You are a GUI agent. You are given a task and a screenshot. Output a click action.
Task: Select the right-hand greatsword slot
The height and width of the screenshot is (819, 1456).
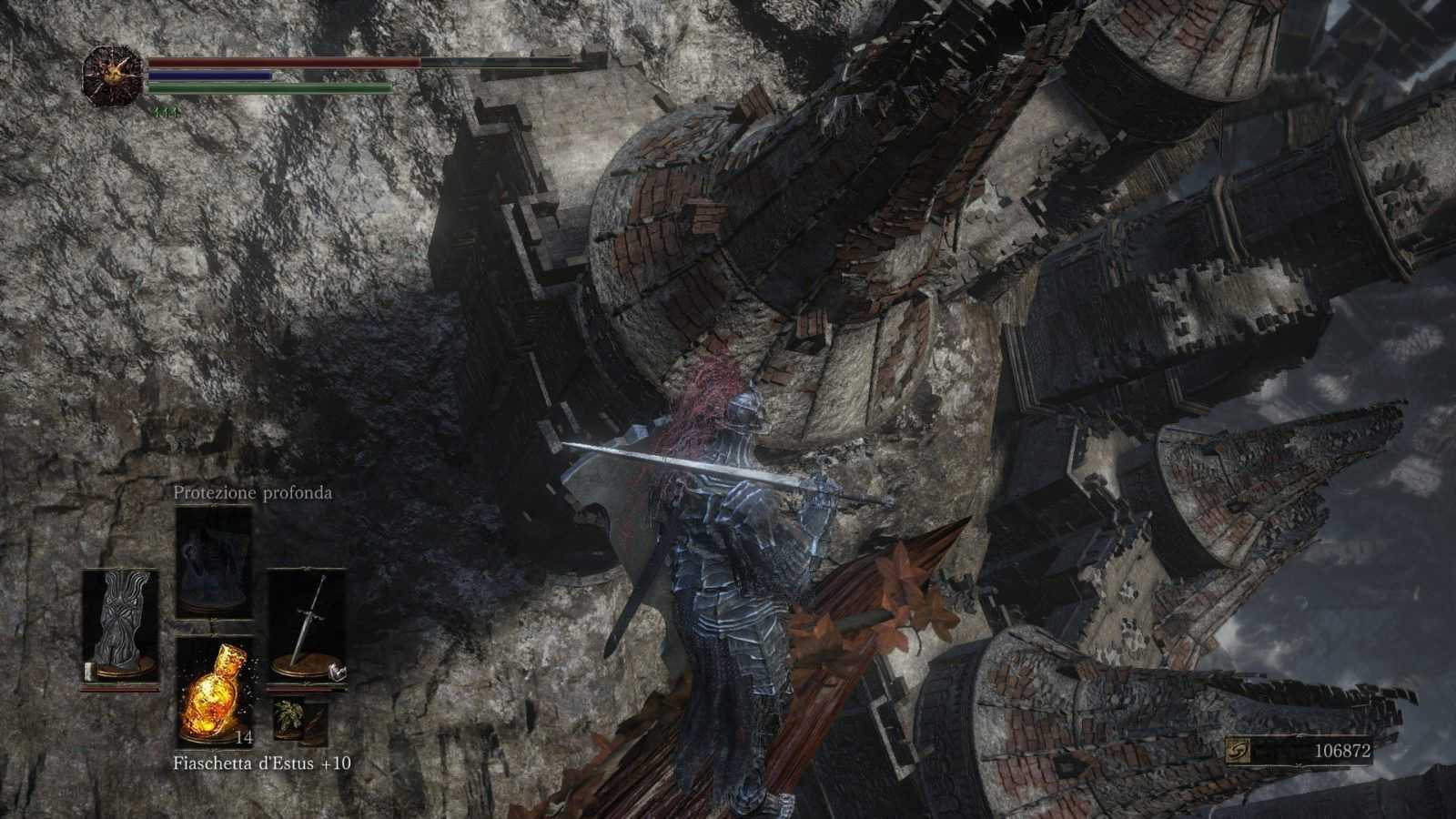tap(307, 627)
